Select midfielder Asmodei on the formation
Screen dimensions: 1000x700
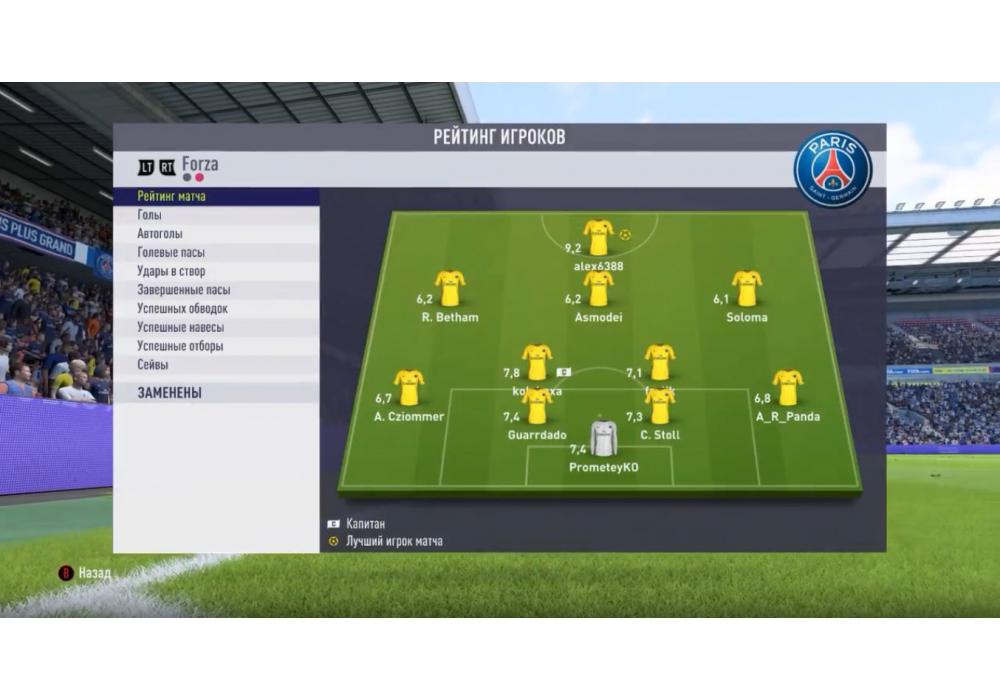pos(598,288)
